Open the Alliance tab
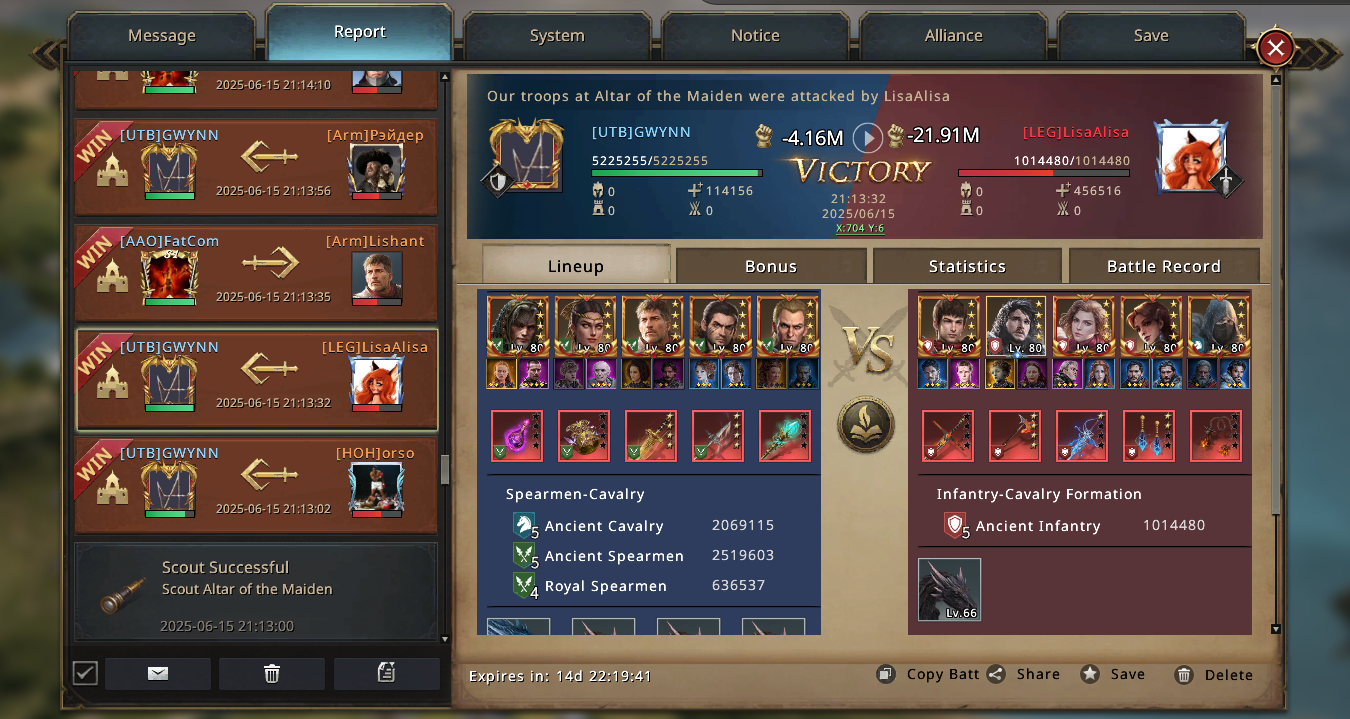The height and width of the screenshot is (719, 1350). [953, 36]
